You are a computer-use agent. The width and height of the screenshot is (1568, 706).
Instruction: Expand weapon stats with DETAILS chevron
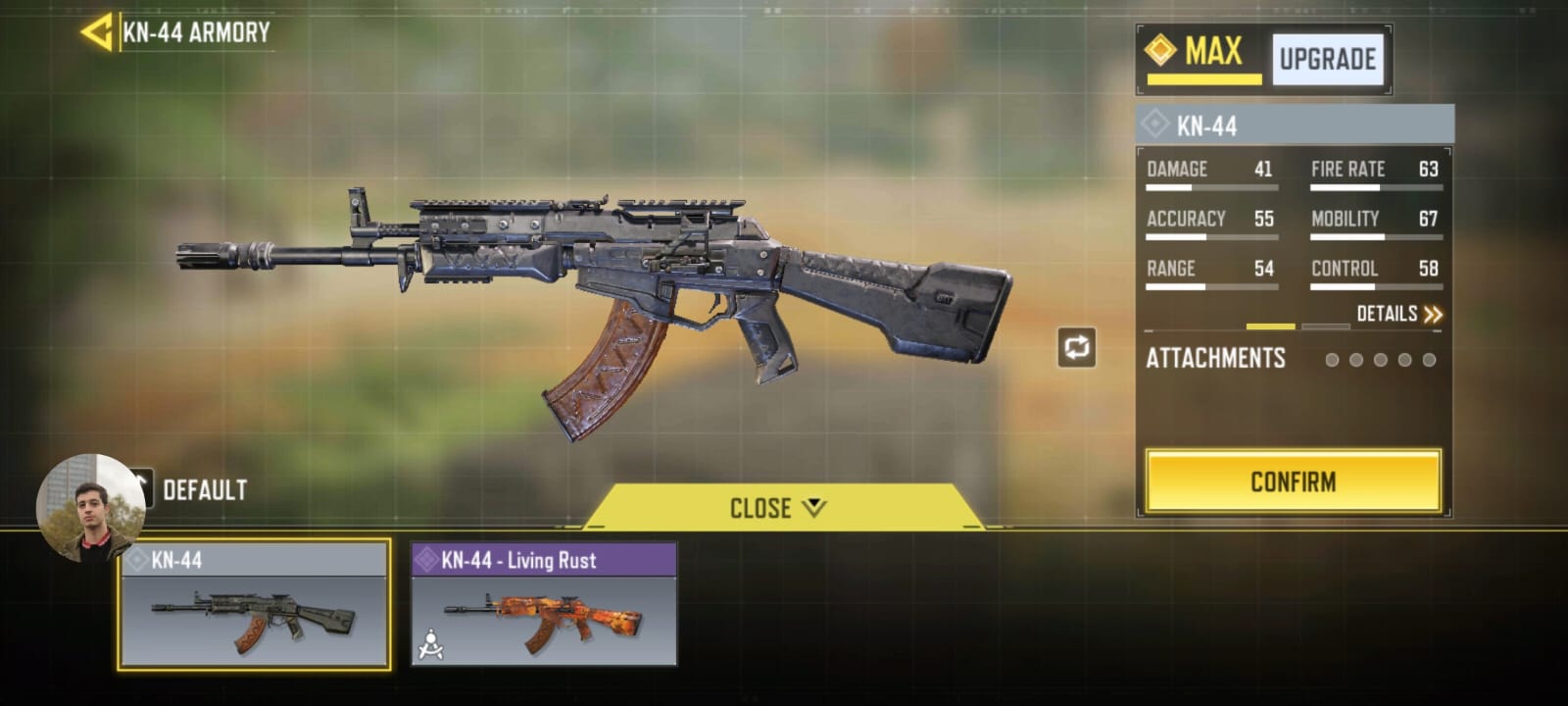pos(1434,312)
